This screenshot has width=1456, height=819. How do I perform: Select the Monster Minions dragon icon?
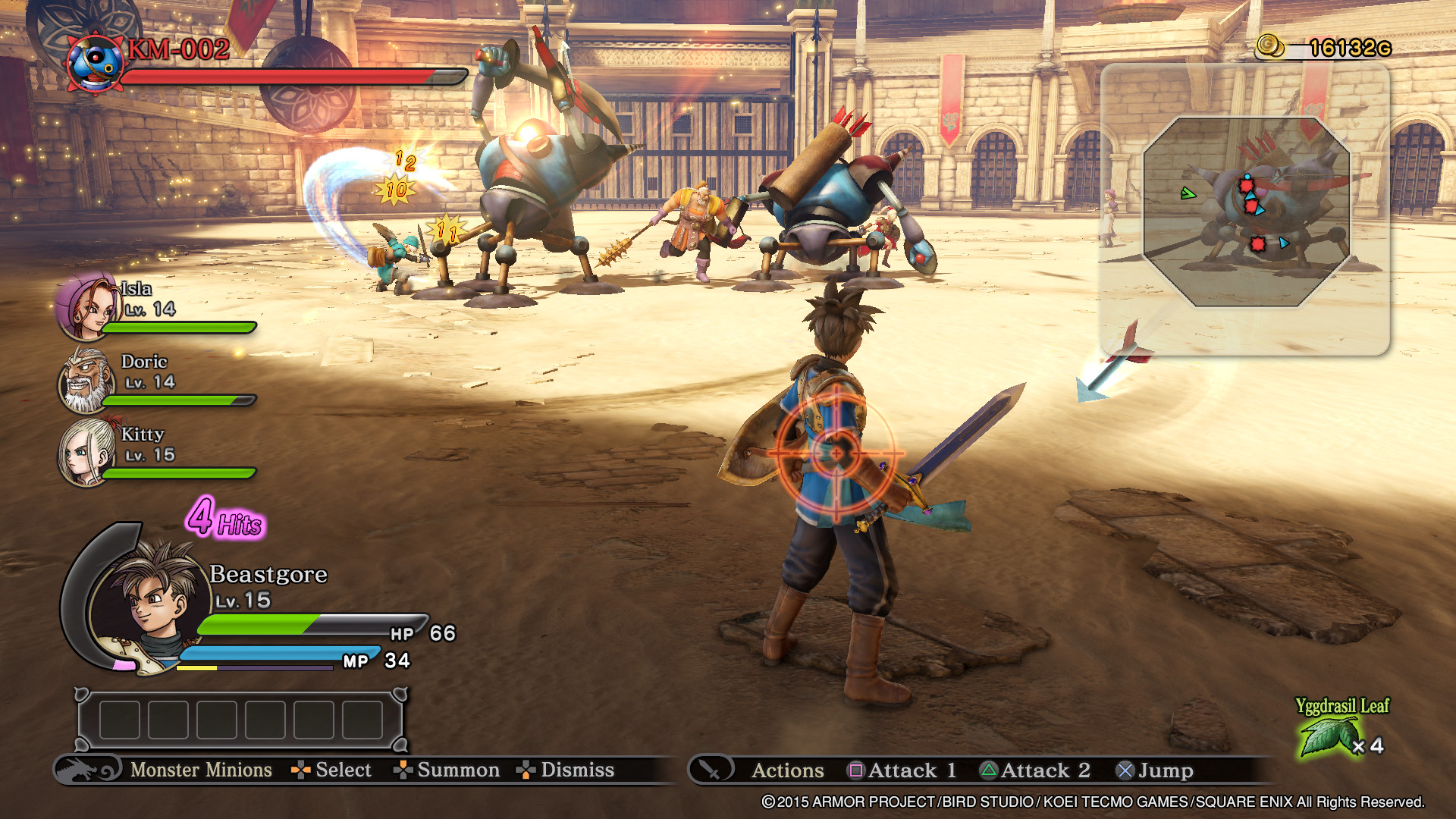point(88,770)
